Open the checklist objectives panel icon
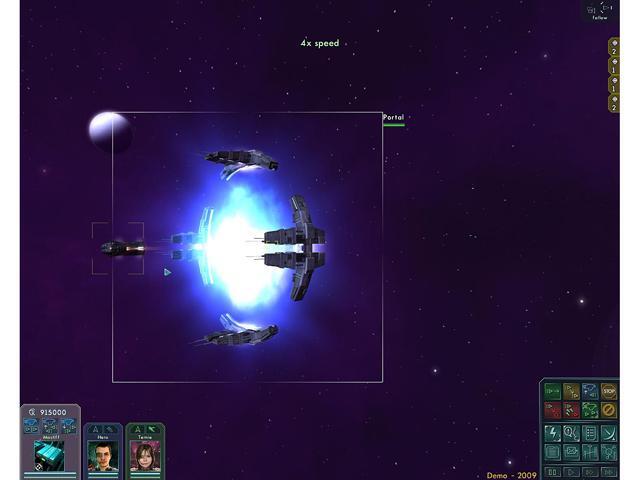Image resolution: width=640 pixels, height=480 pixels. point(590,433)
